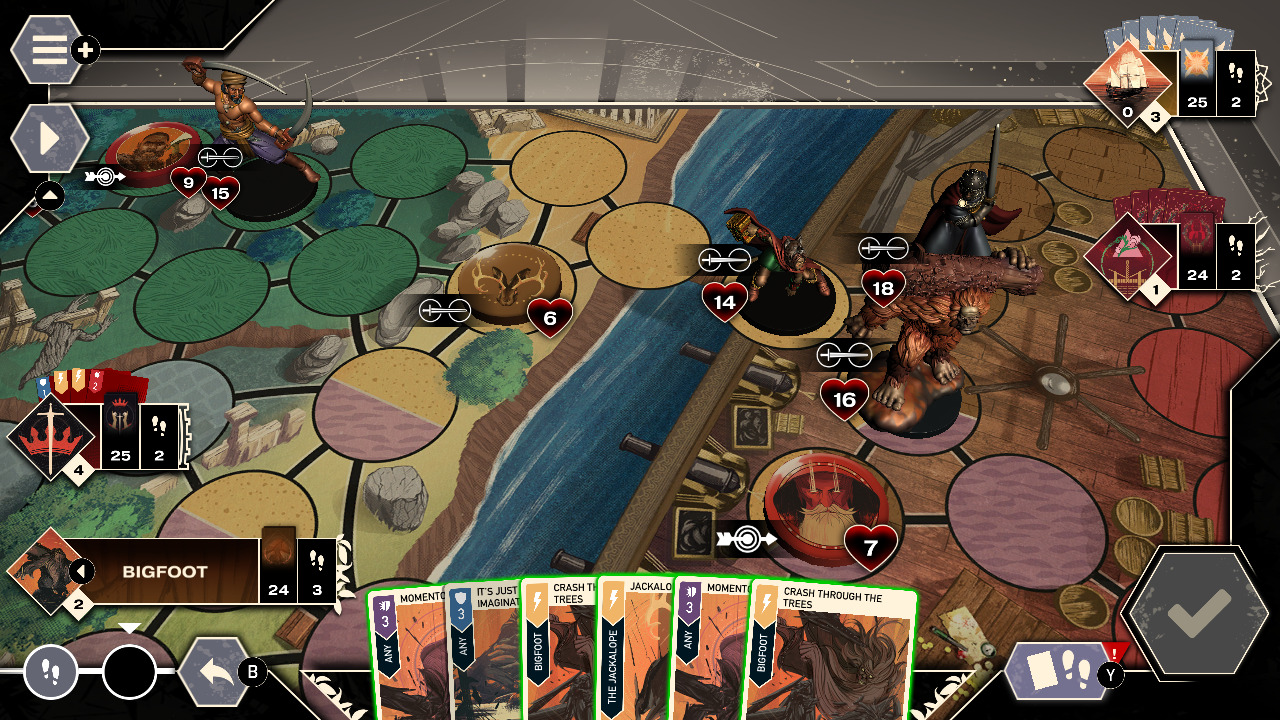Collapse the Bigfoot panel arrow
This screenshot has height=720, width=1280.
pos(80,572)
